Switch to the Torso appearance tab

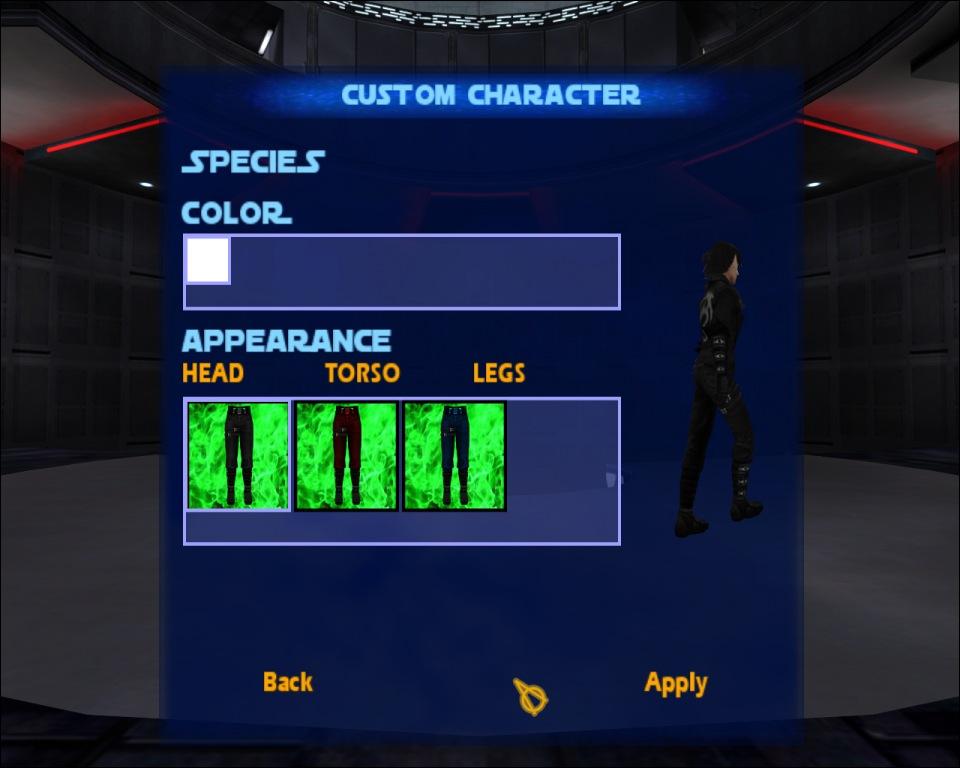pyautogui.click(x=362, y=373)
